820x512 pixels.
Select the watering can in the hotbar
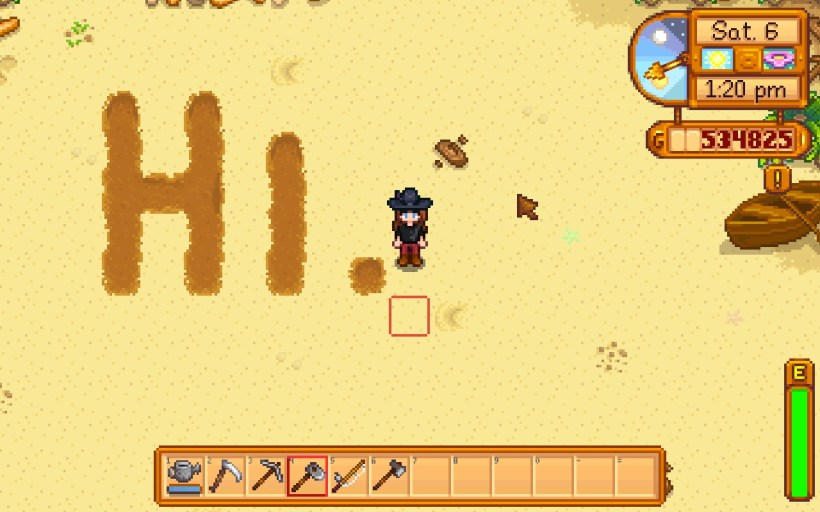[184, 475]
